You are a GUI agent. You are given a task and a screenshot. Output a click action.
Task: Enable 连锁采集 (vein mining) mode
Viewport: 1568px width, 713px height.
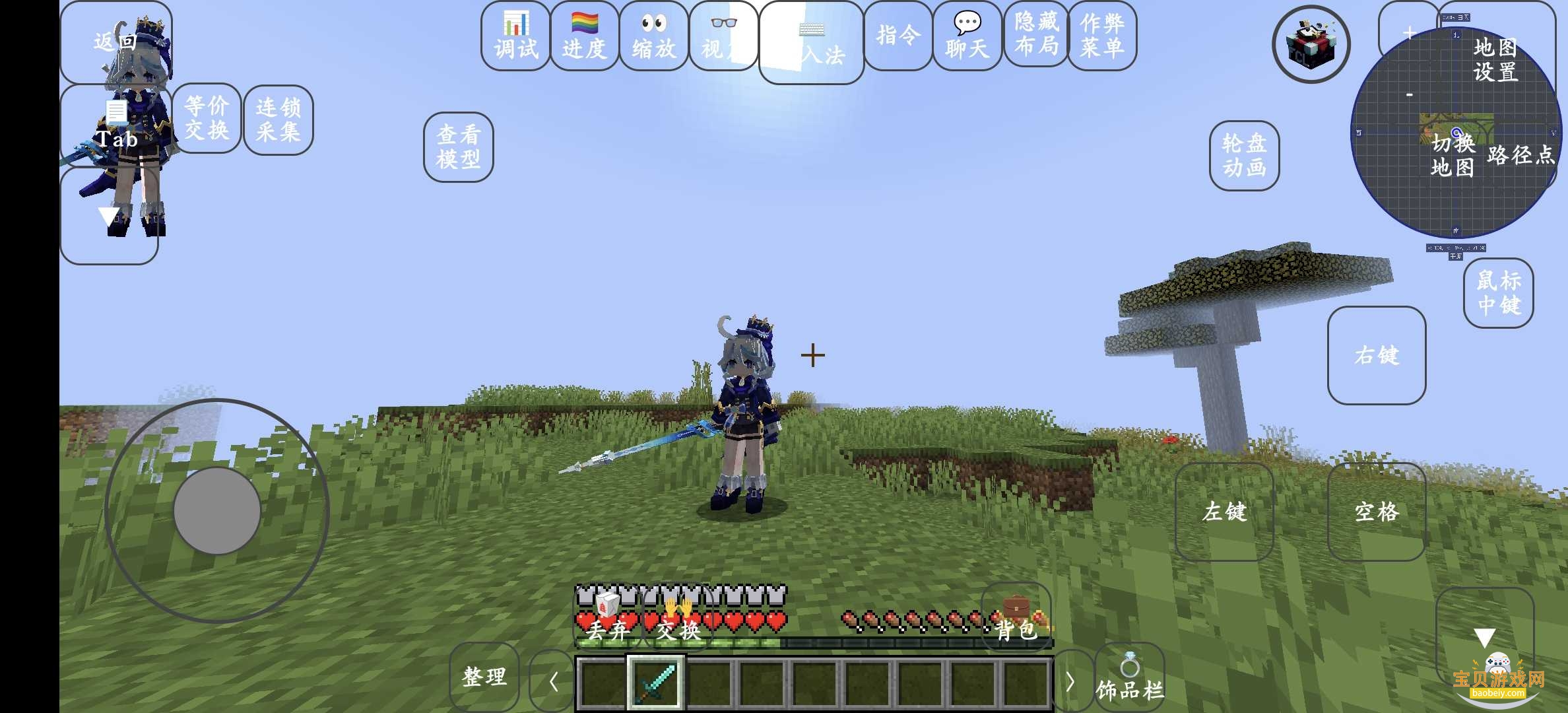tap(278, 119)
